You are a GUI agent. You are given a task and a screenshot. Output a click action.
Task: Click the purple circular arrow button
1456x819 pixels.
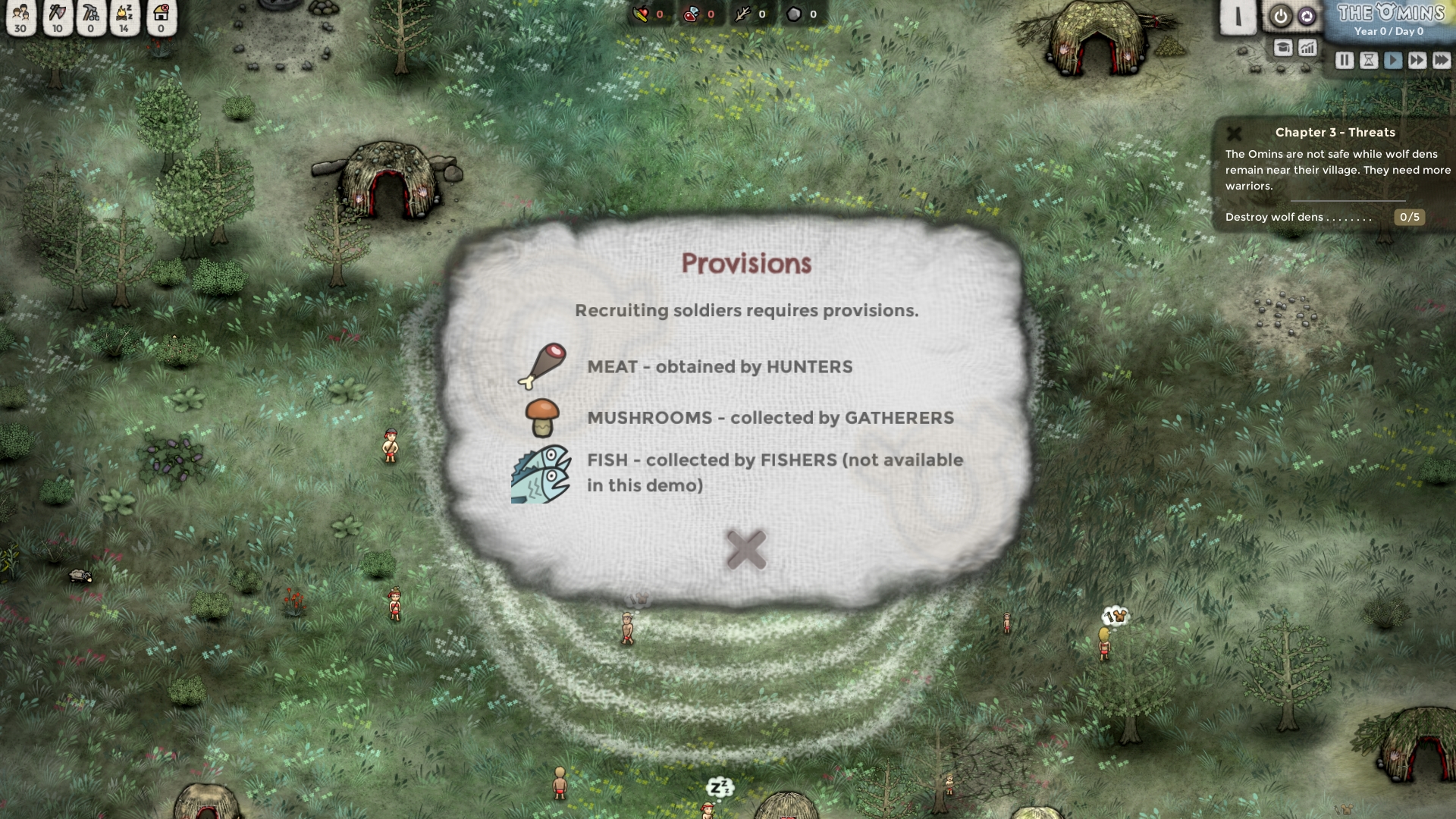pyautogui.click(x=1307, y=16)
